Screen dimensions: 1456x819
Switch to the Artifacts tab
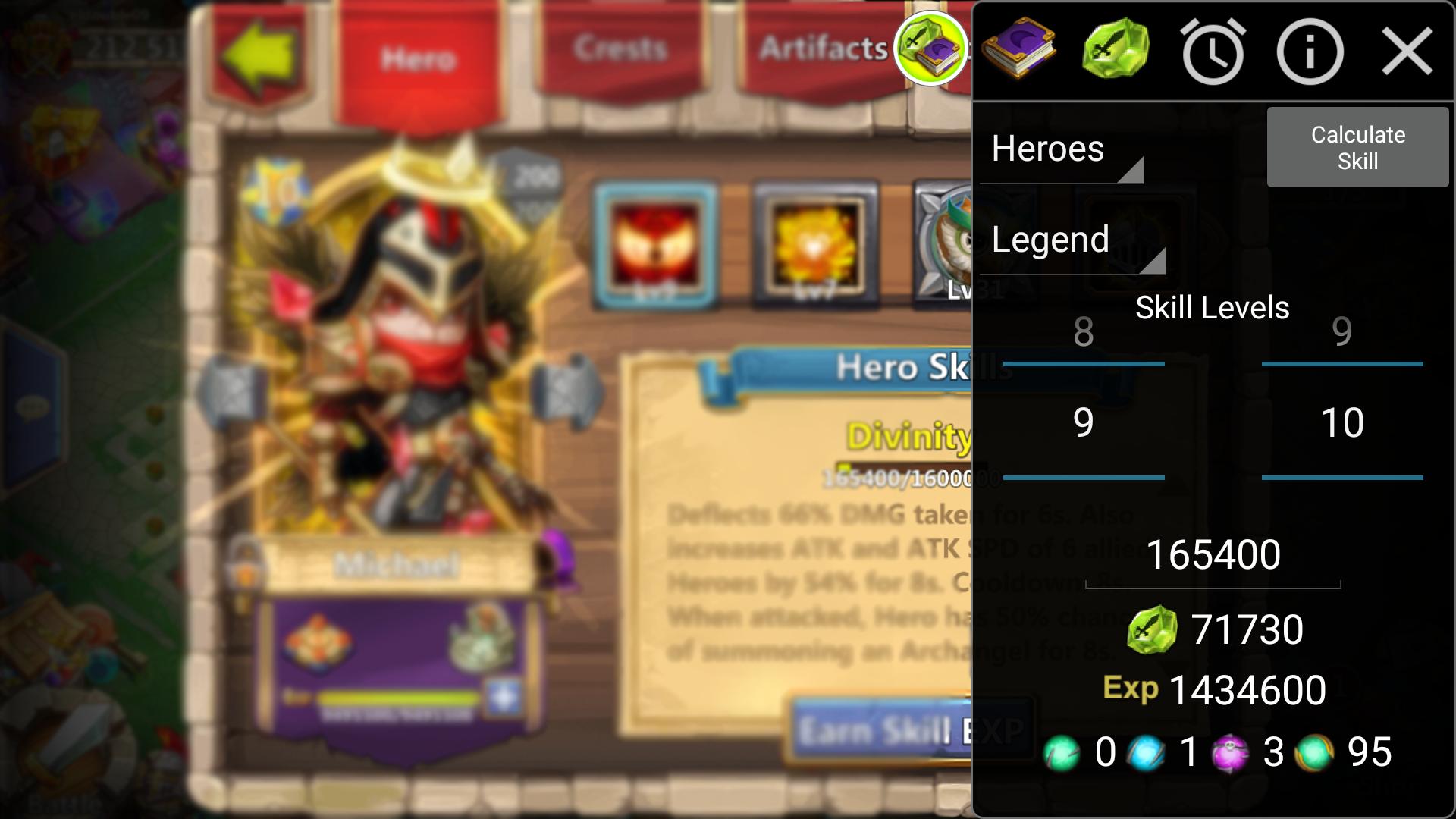pos(823,47)
